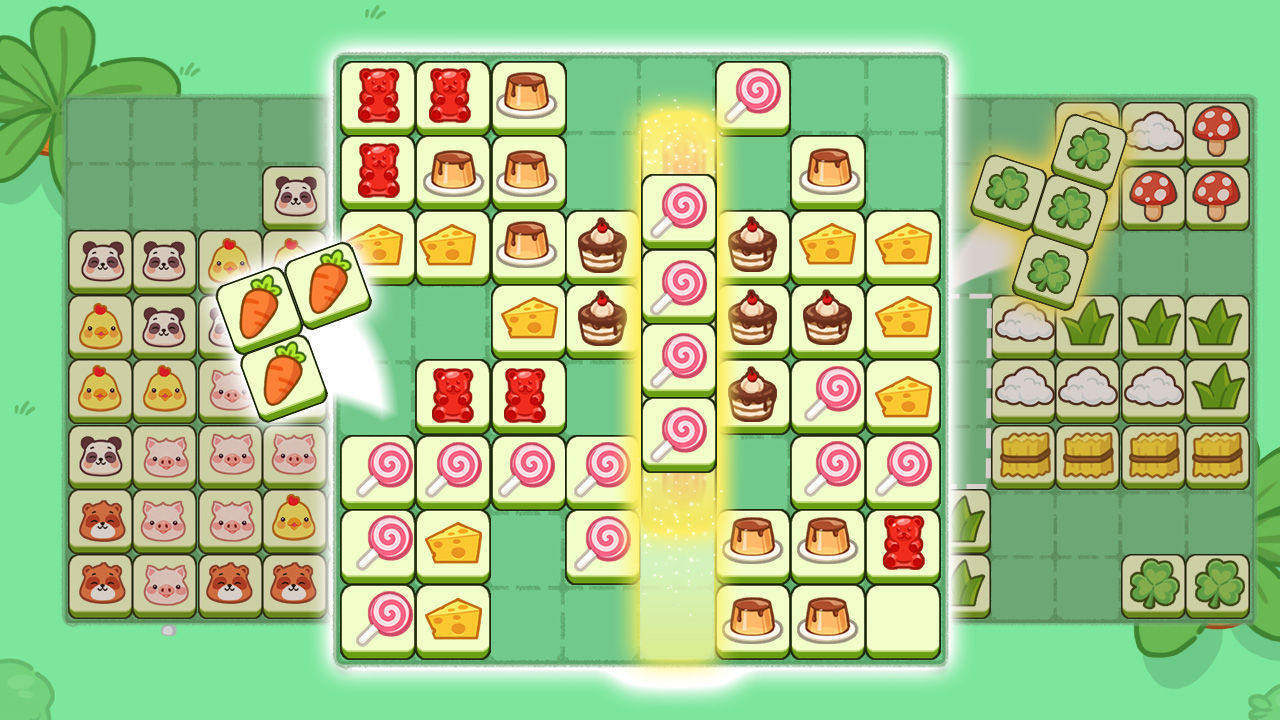Choose the cloud tile next to the top mushroom
The width and height of the screenshot is (1280, 720).
click(x=1153, y=132)
